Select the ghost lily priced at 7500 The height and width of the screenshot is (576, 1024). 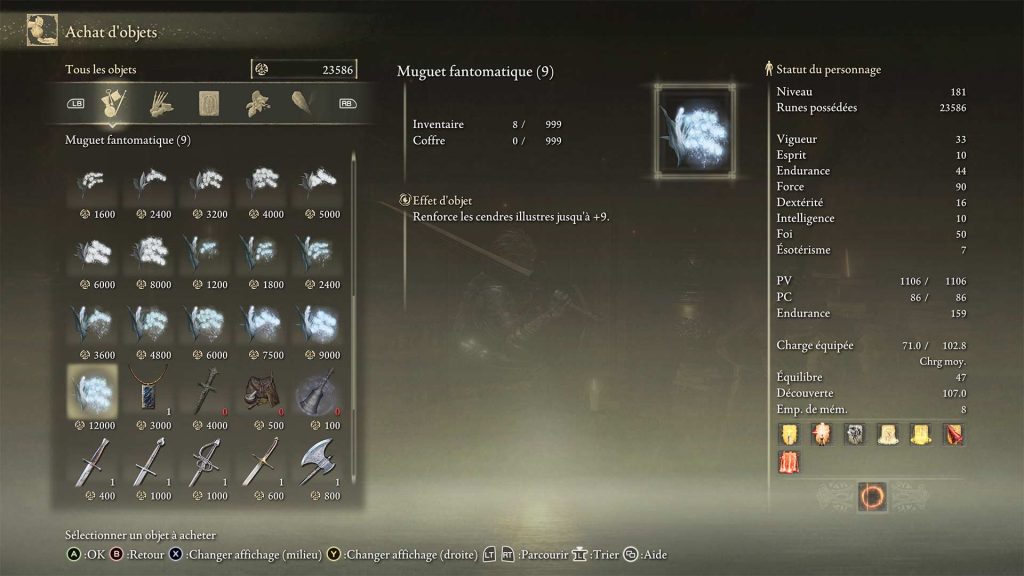click(260, 322)
